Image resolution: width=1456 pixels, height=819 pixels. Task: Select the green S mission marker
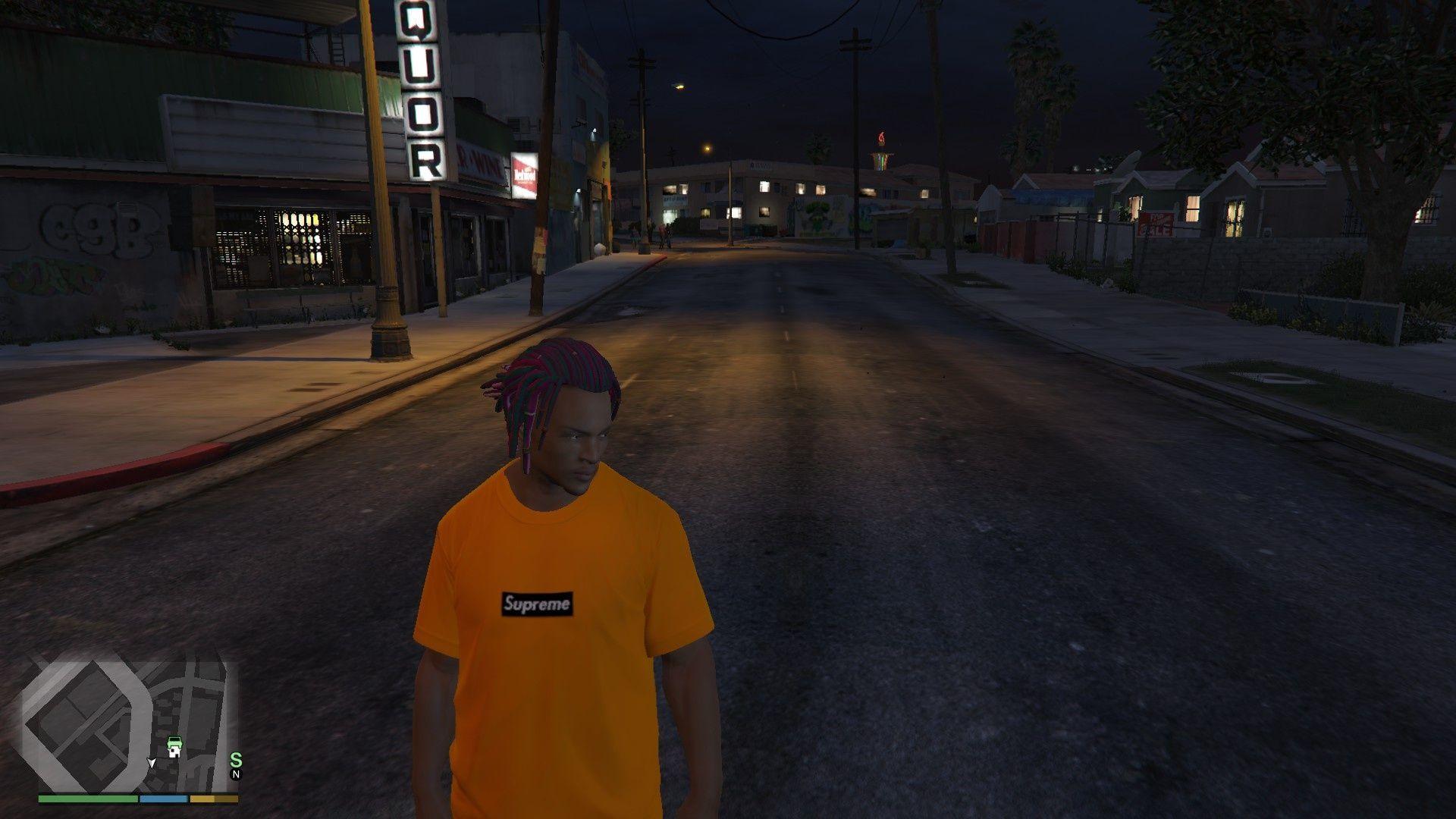pos(236,760)
